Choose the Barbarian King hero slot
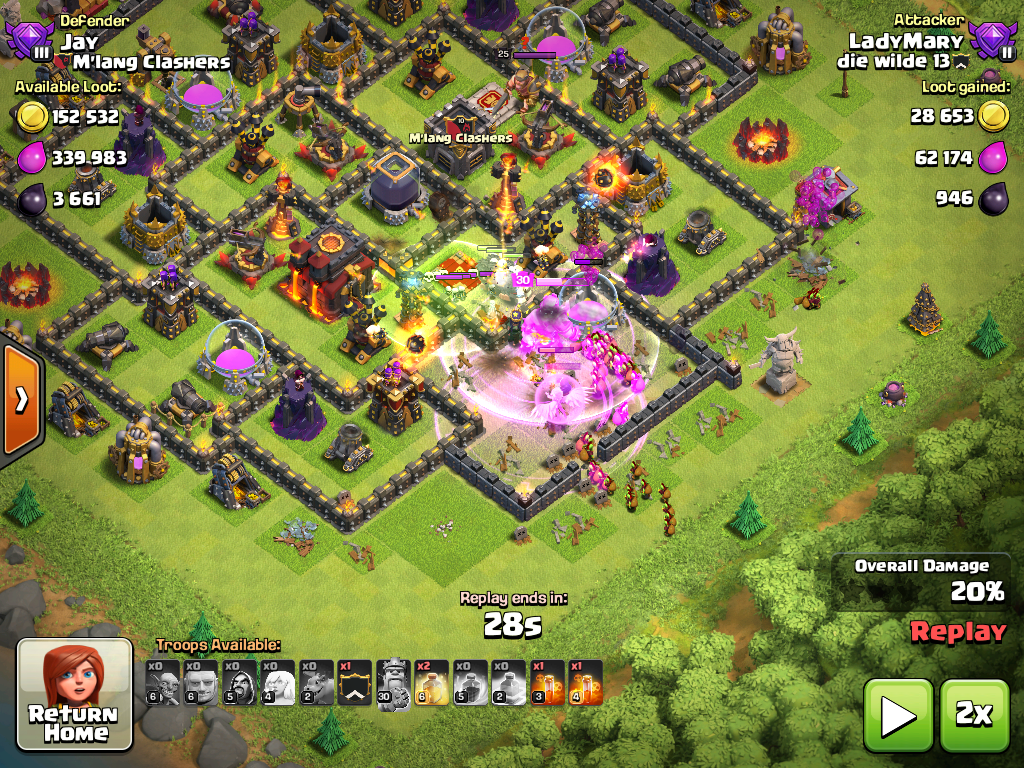 [x=393, y=683]
